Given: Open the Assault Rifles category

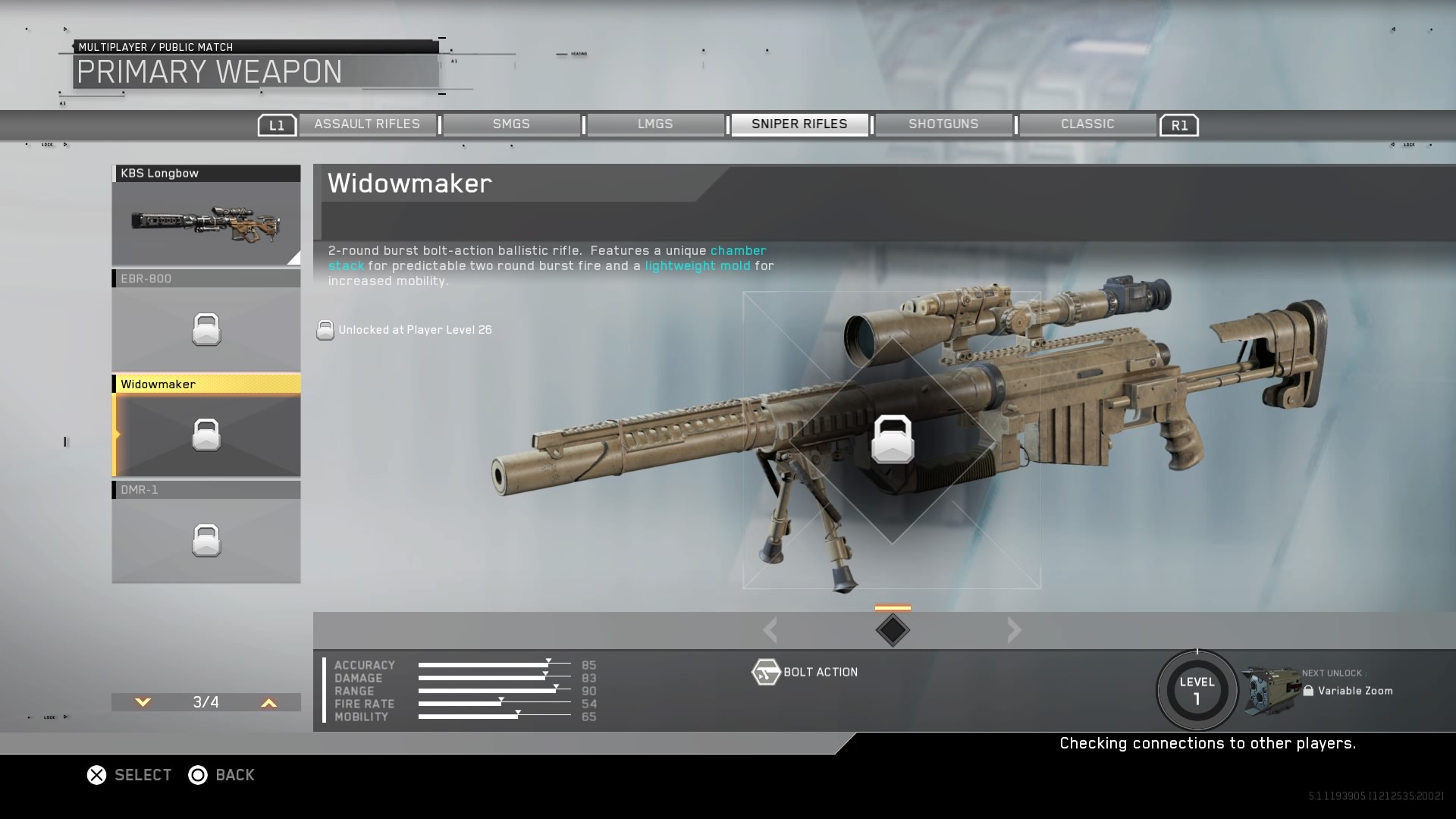Looking at the screenshot, I should tap(368, 124).
